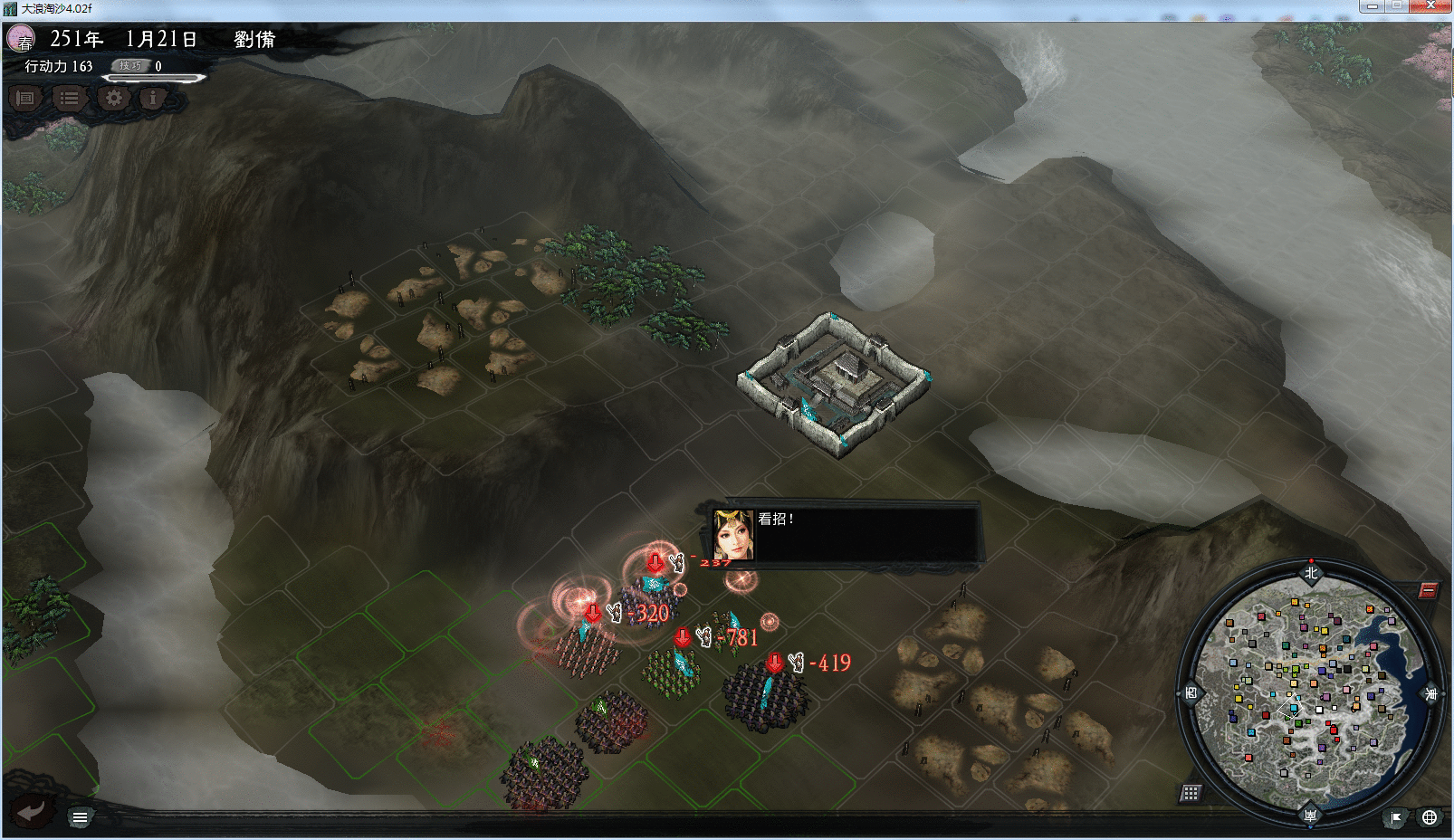
Task: Open the list menu beside the gear
Action: pos(69,98)
